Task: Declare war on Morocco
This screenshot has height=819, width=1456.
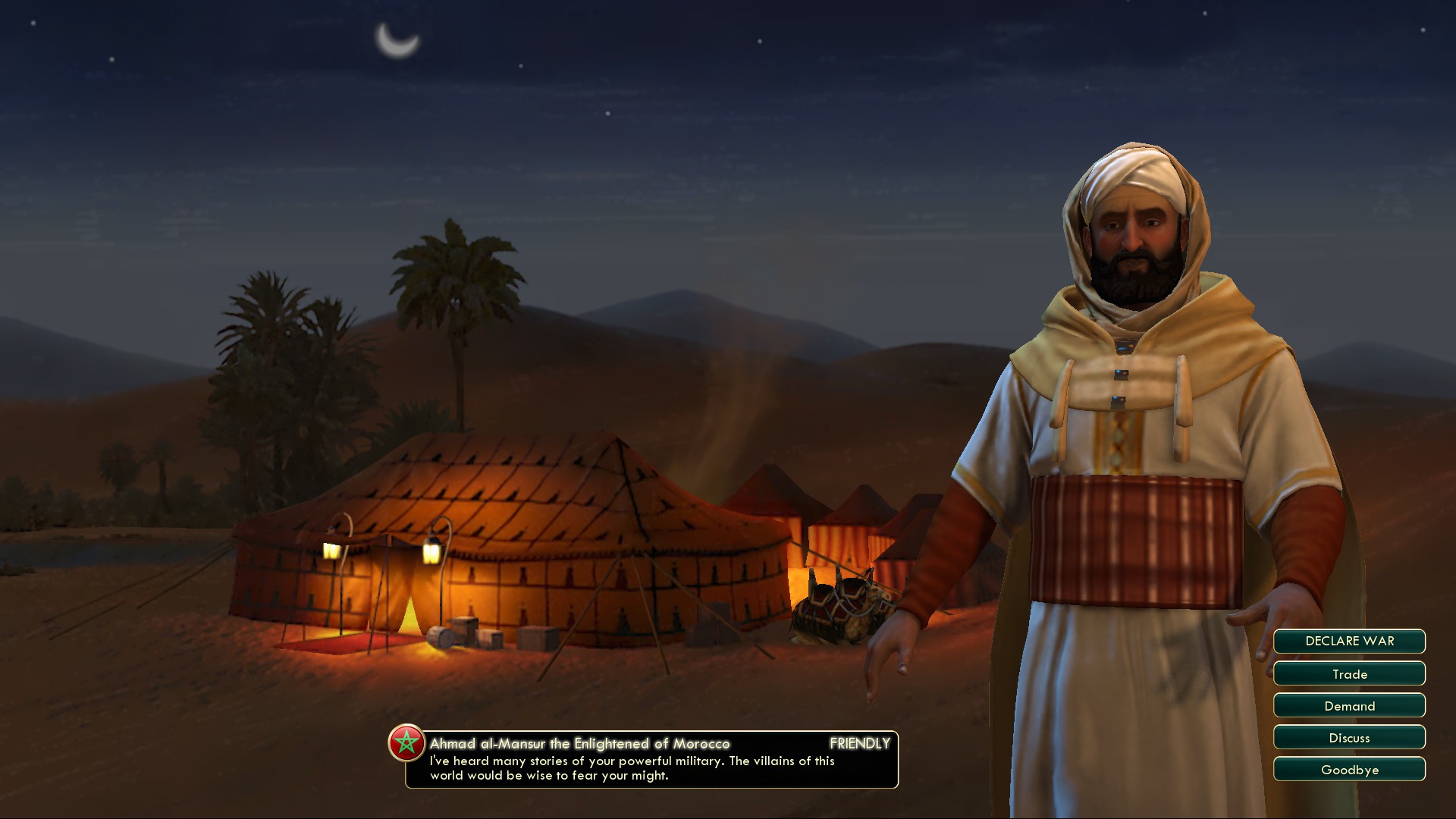Action: tap(1349, 642)
